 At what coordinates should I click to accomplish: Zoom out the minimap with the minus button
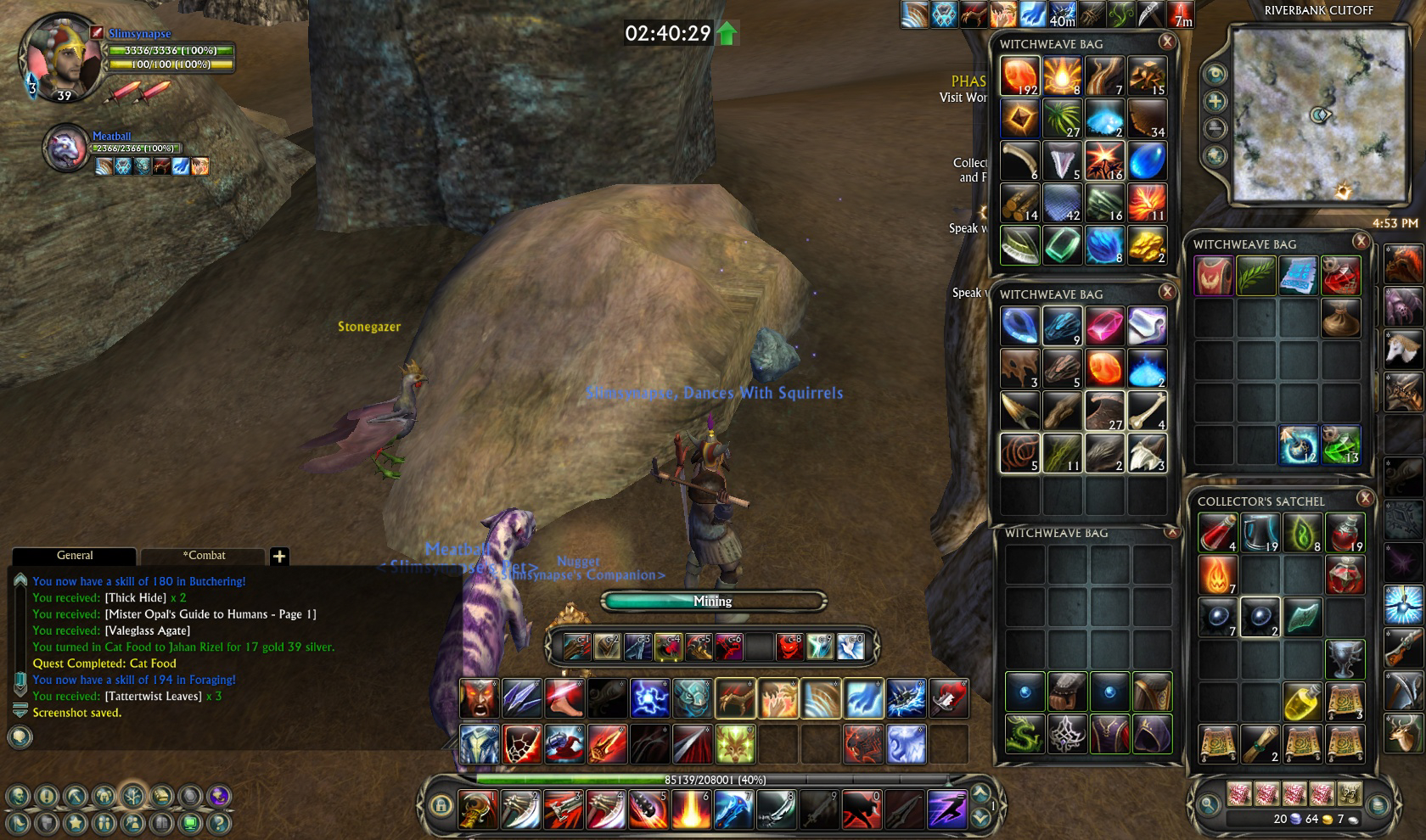click(x=1215, y=129)
